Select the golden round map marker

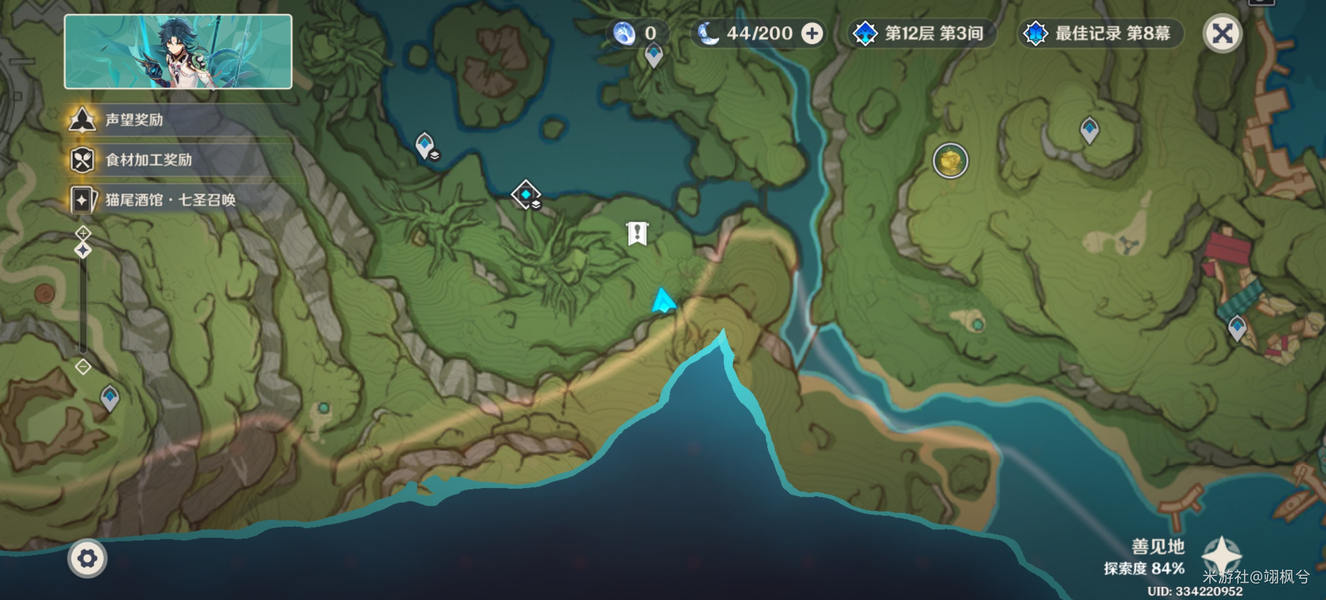coord(950,159)
